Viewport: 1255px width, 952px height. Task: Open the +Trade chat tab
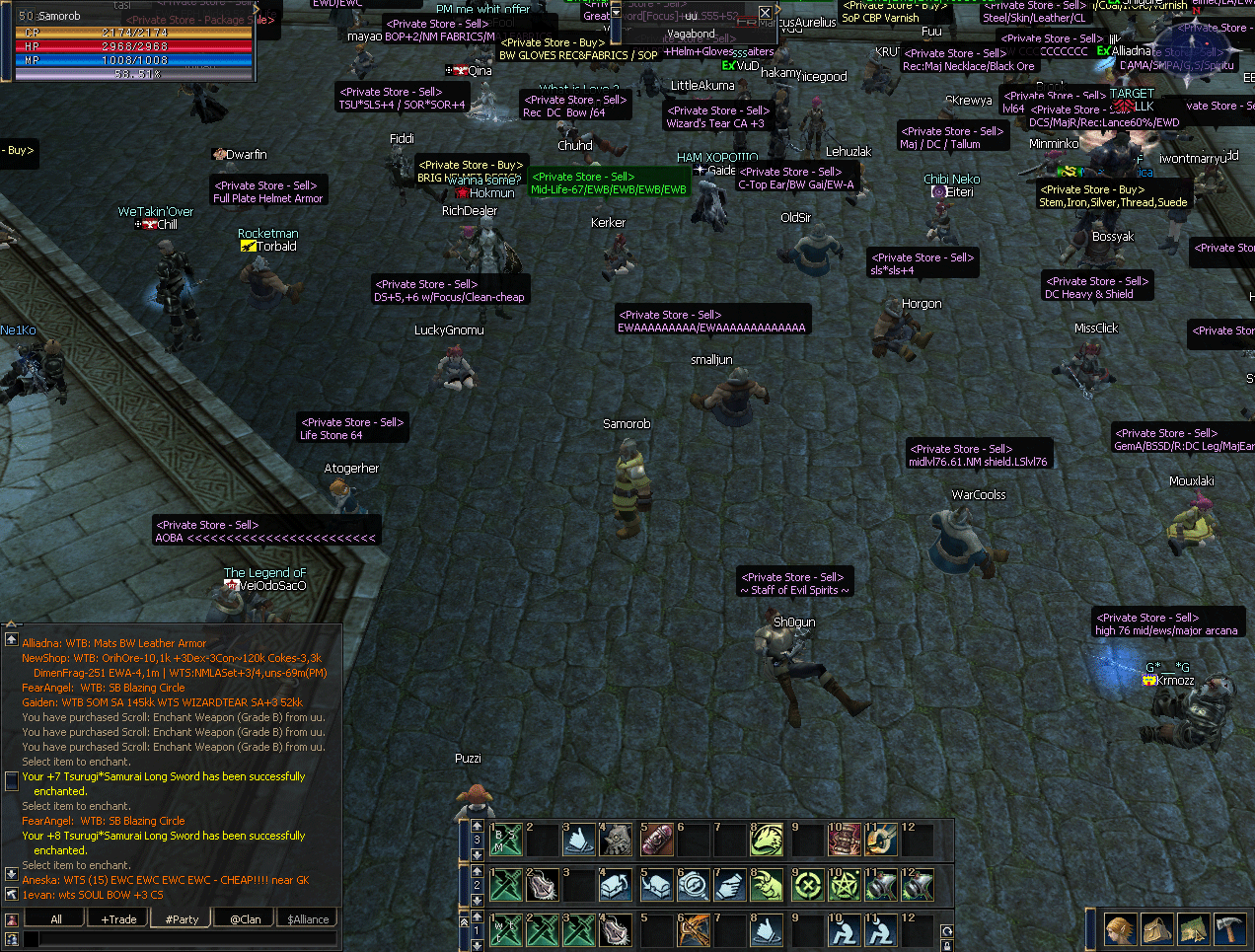(x=118, y=918)
